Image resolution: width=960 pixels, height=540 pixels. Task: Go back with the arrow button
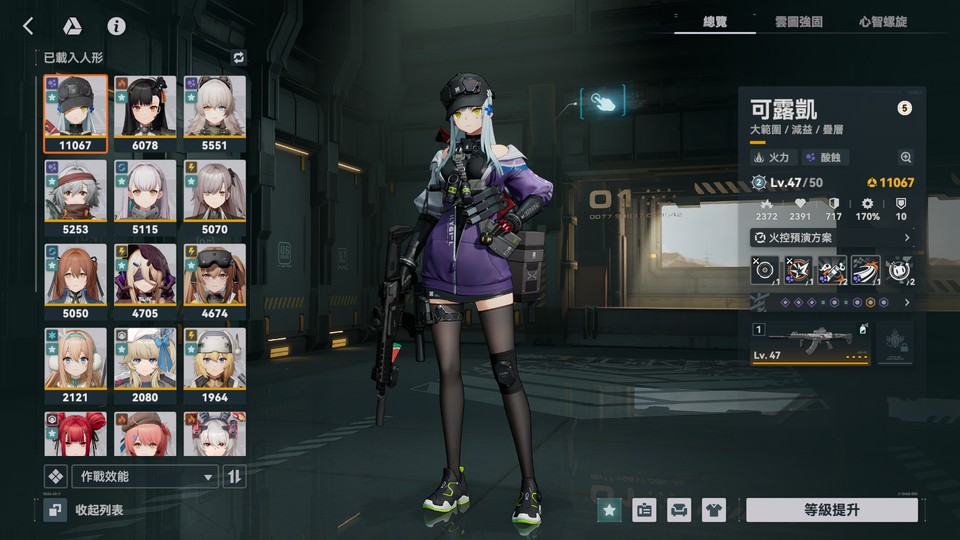click(28, 26)
